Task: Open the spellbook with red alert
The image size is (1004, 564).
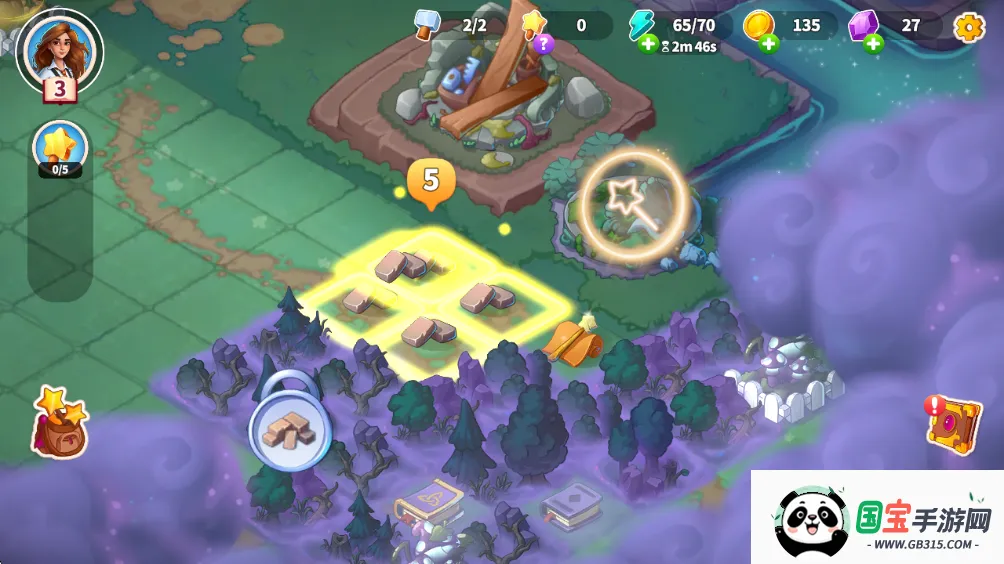Action: coord(952,422)
